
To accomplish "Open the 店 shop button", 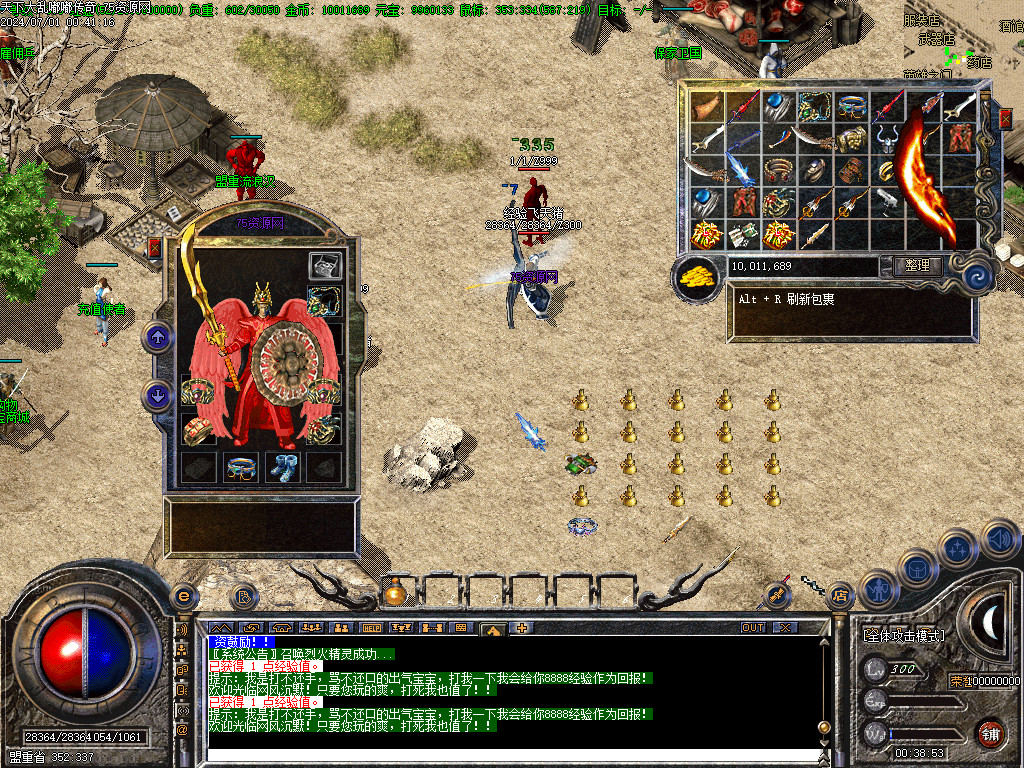I will click(x=840, y=596).
